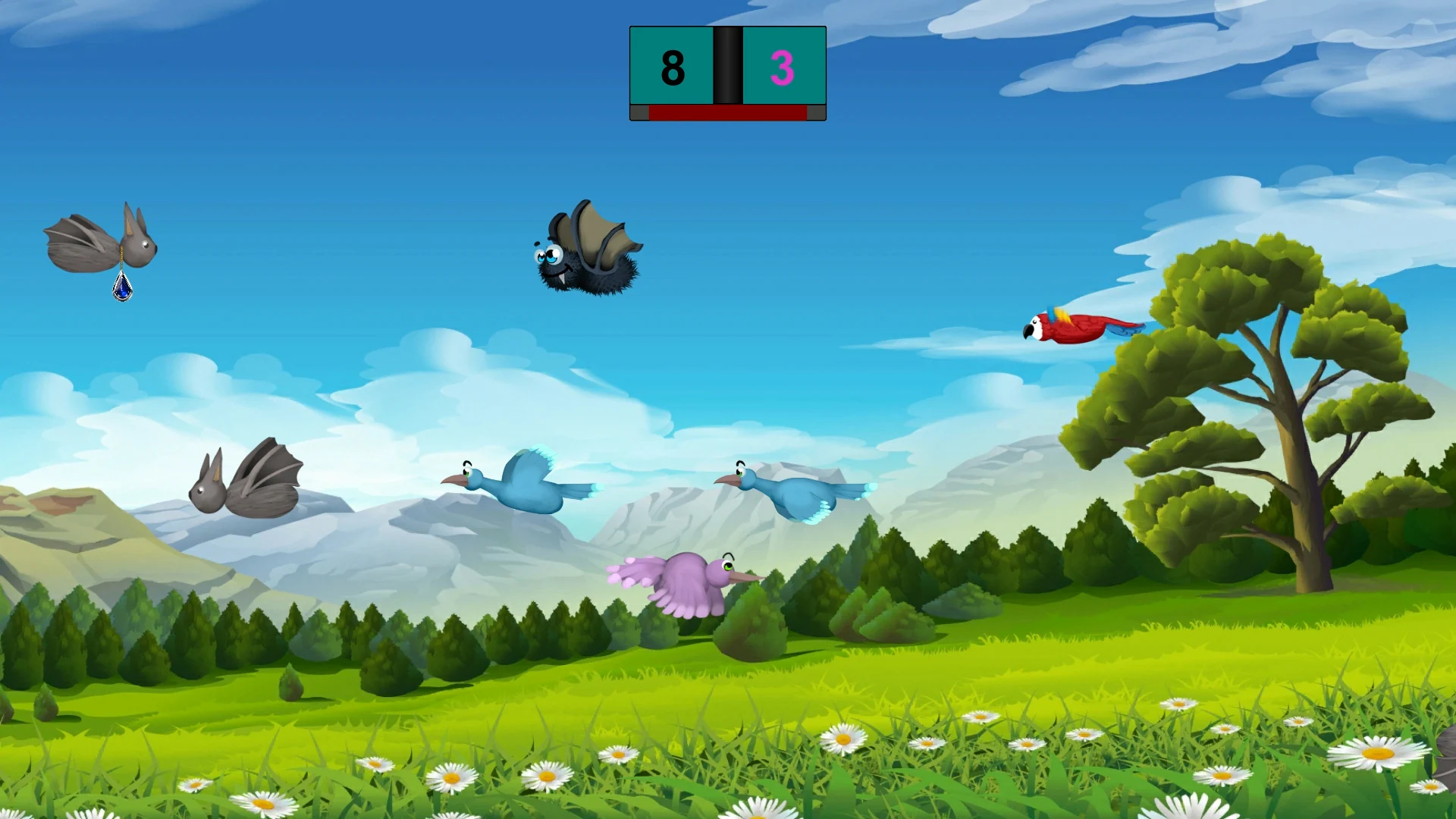This screenshot has height=819, width=1456.
Task: Click the left gray cap of the timer bar
Action: point(641,112)
